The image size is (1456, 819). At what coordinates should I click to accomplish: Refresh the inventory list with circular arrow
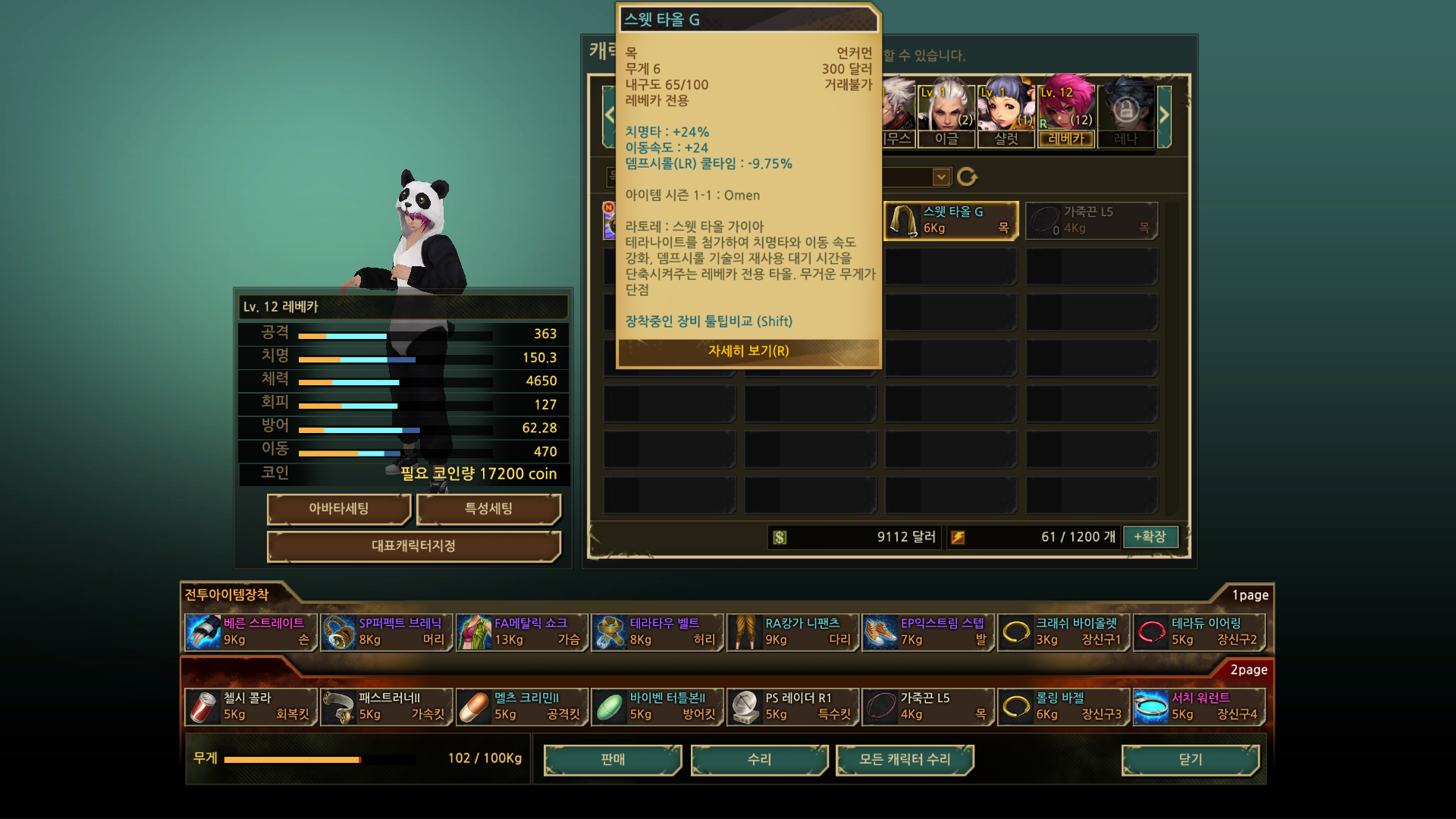pyautogui.click(x=967, y=177)
